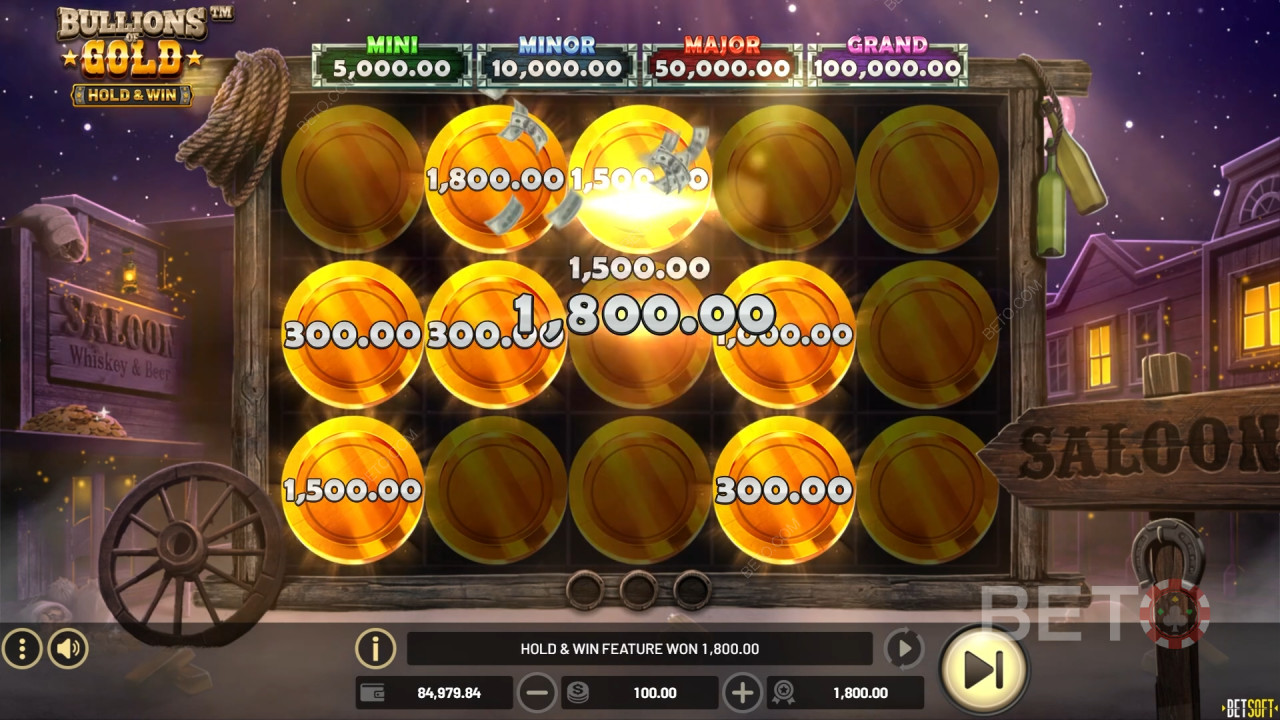Click the Bullions of Gold logo
Image resolution: width=1280 pixels, height=720 pixels.
pyautogui.click(x=130, y=52)
